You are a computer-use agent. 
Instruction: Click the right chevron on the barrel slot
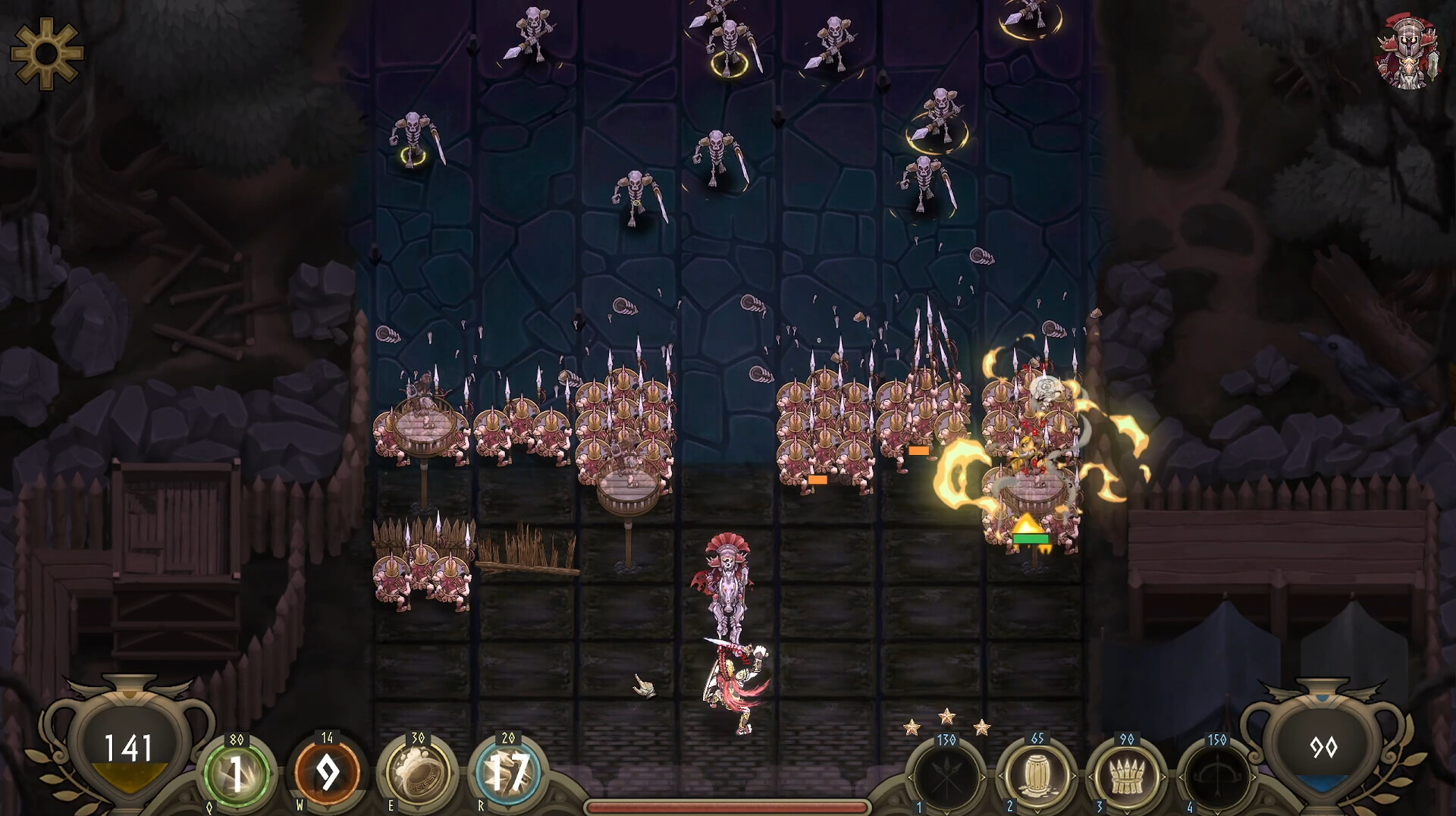[1074, 776]
